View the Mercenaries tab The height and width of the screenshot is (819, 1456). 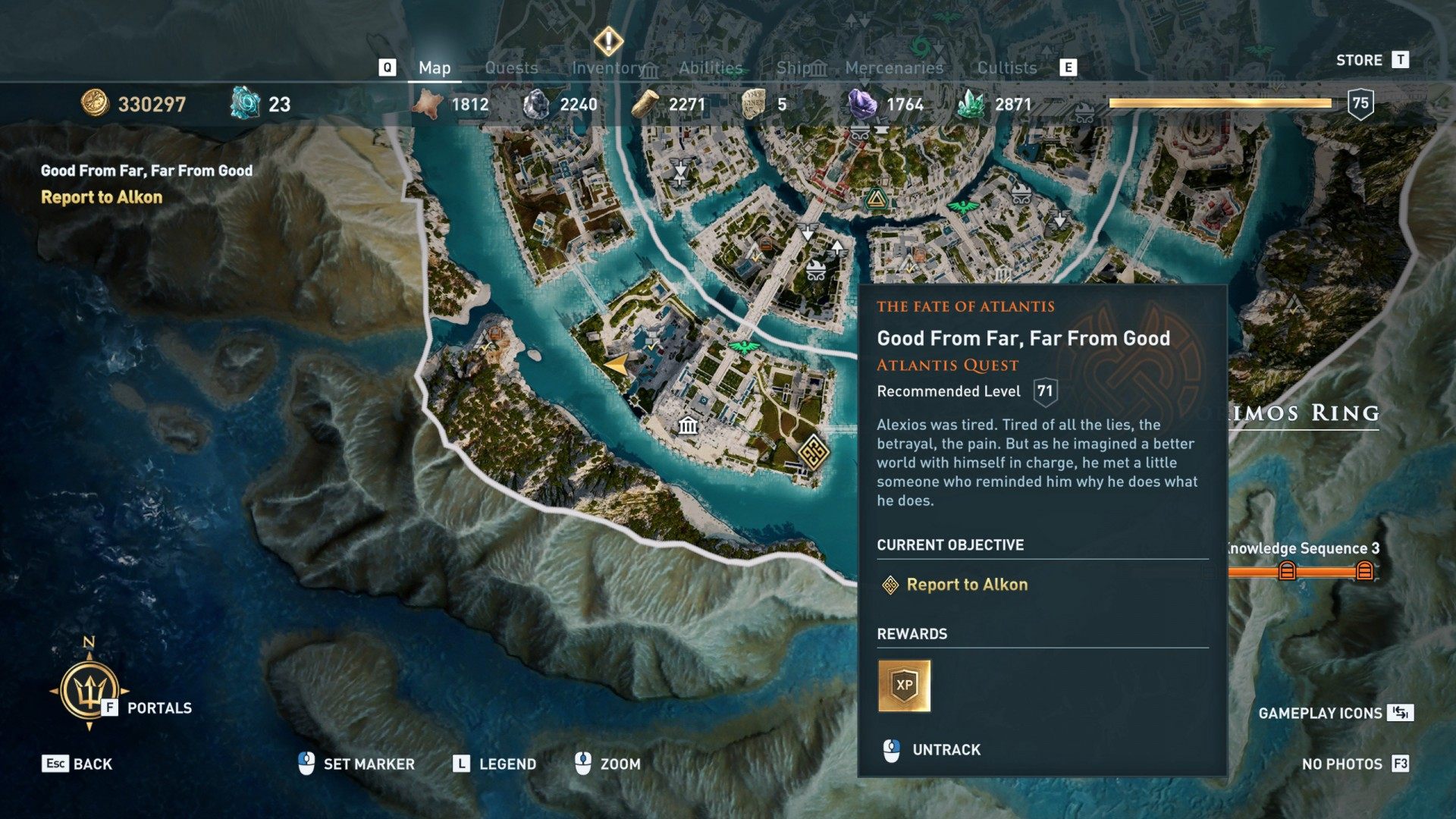pyautogui.click(x=894, y=67)
